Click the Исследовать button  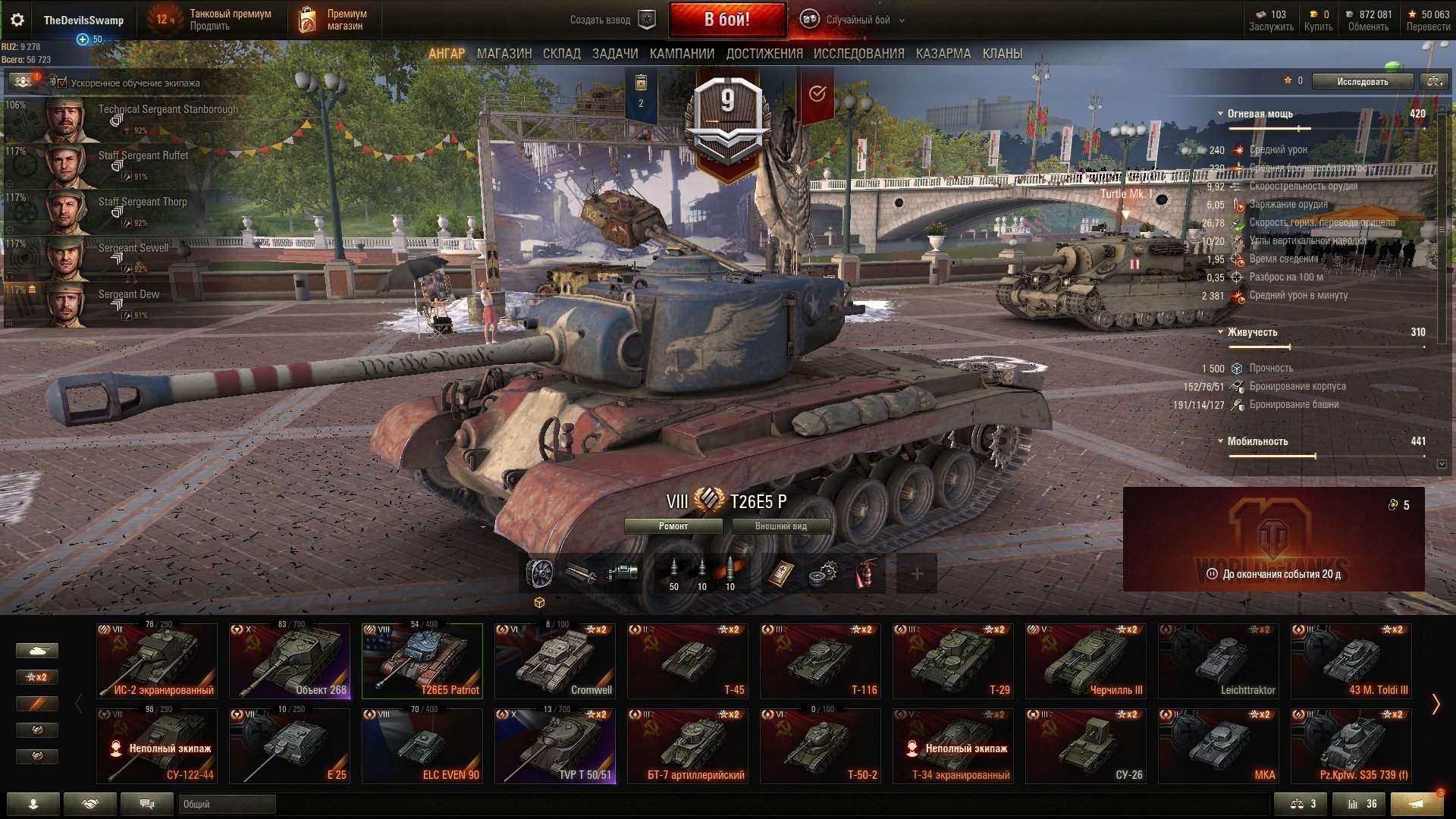click(1362, 82)
